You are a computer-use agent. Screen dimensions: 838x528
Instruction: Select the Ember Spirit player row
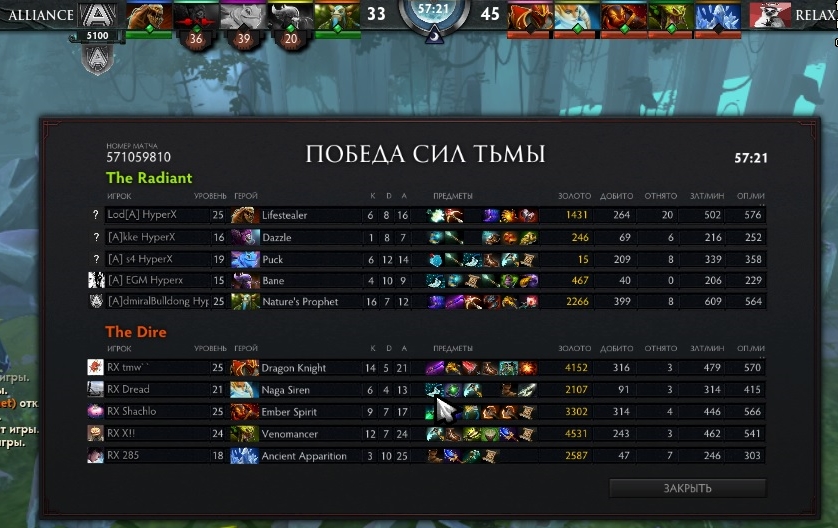[x=300, y=411]
